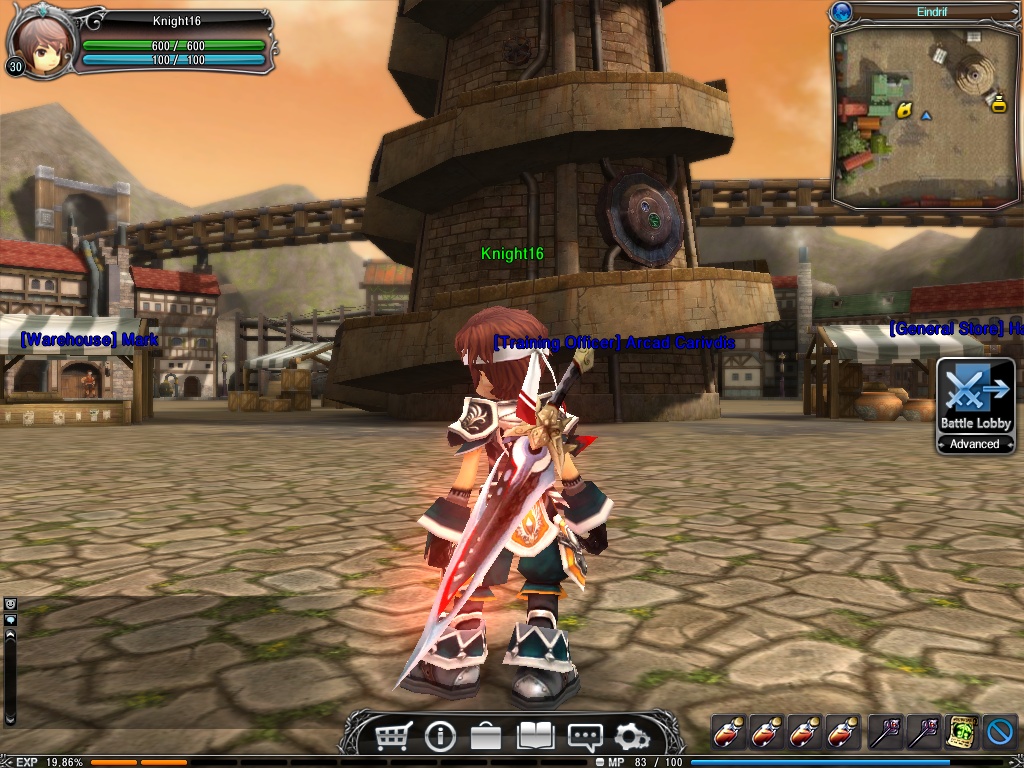The image size is (1024, 768).
Task: Click the small arrow right of Eindrif title
Action: (x=1014, y=12)
